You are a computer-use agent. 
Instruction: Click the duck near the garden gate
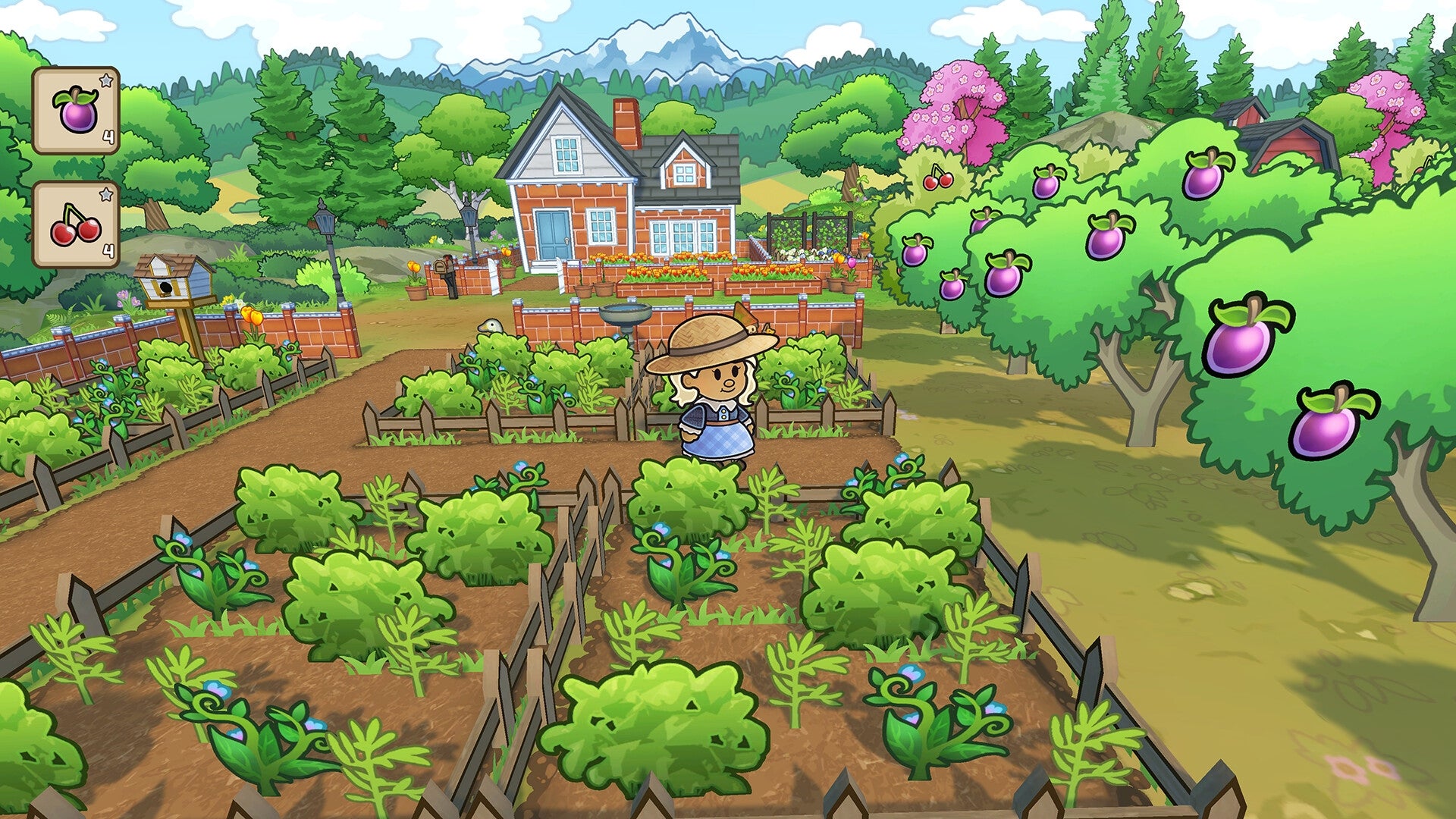coord(490,325)
